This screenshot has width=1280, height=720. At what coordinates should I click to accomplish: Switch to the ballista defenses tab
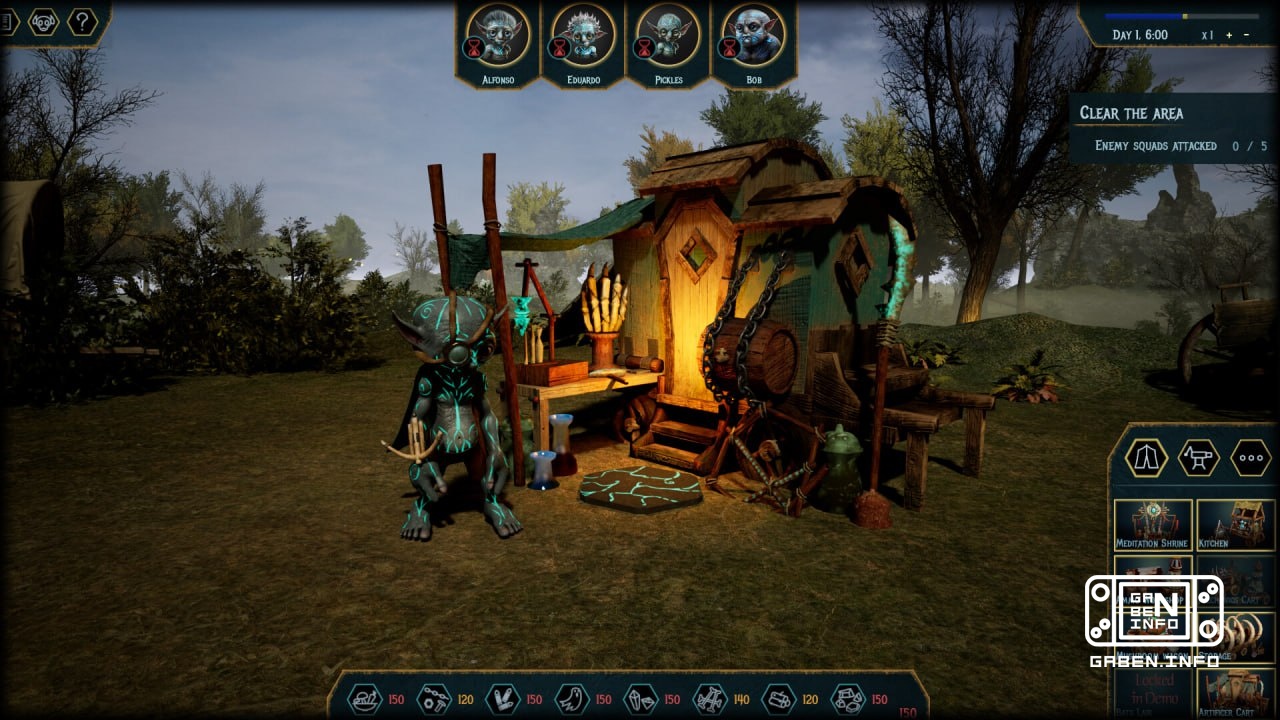click(x=1198, y=457)
